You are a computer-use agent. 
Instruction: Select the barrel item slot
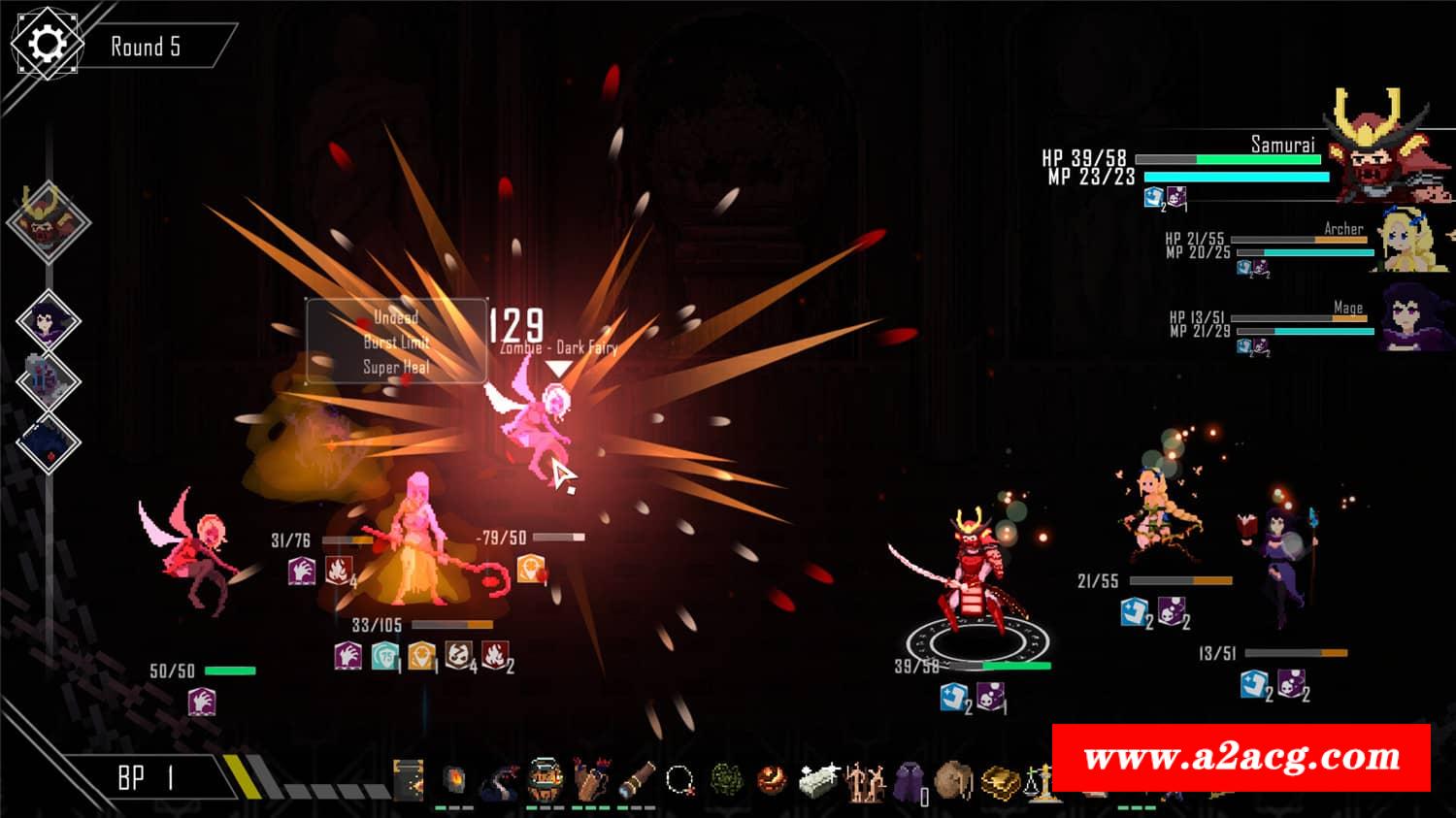(545, 779)
